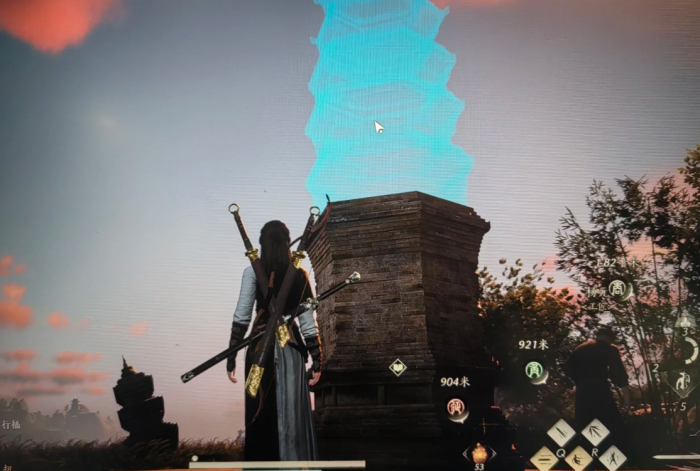This screenshot has width=700, height=471.
Task: Activate the skill diamond with two horizontal lines
Action: (545, 459)
